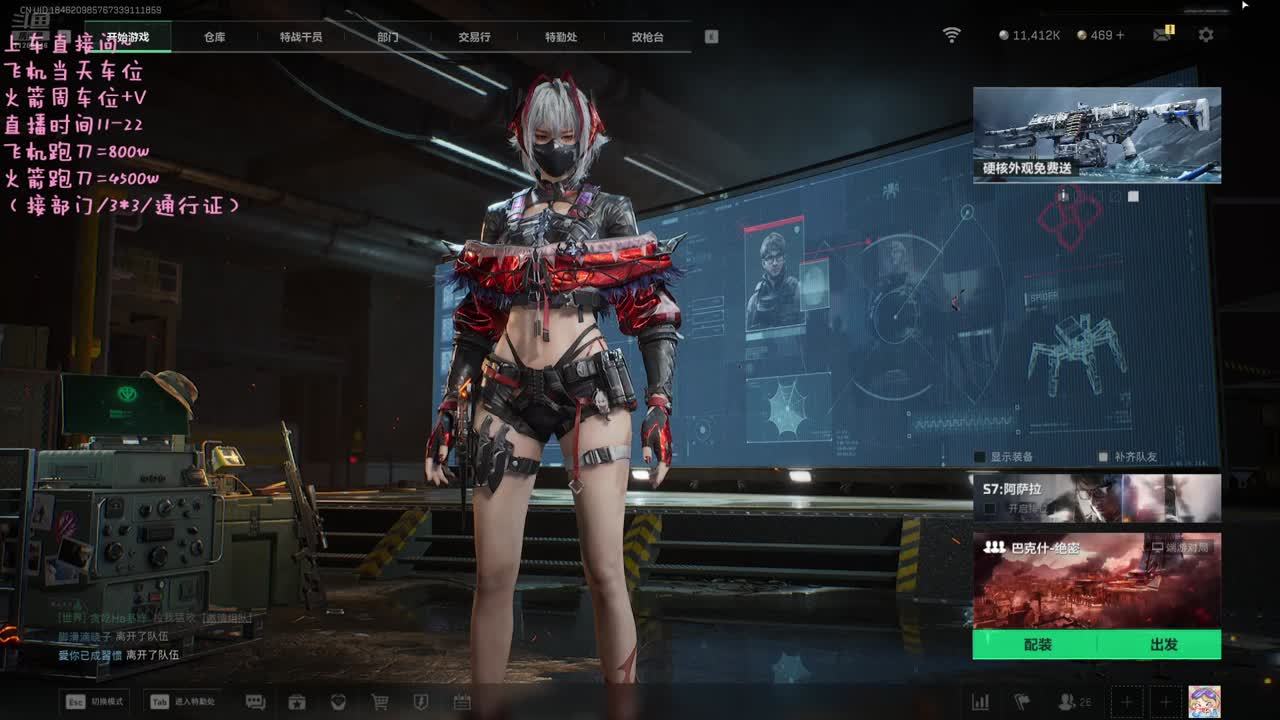Viewport: 1280px width, 720px height.
Task: Click the 硬核外观免费送 weapon skin banner
Action: pos(1096,134)
